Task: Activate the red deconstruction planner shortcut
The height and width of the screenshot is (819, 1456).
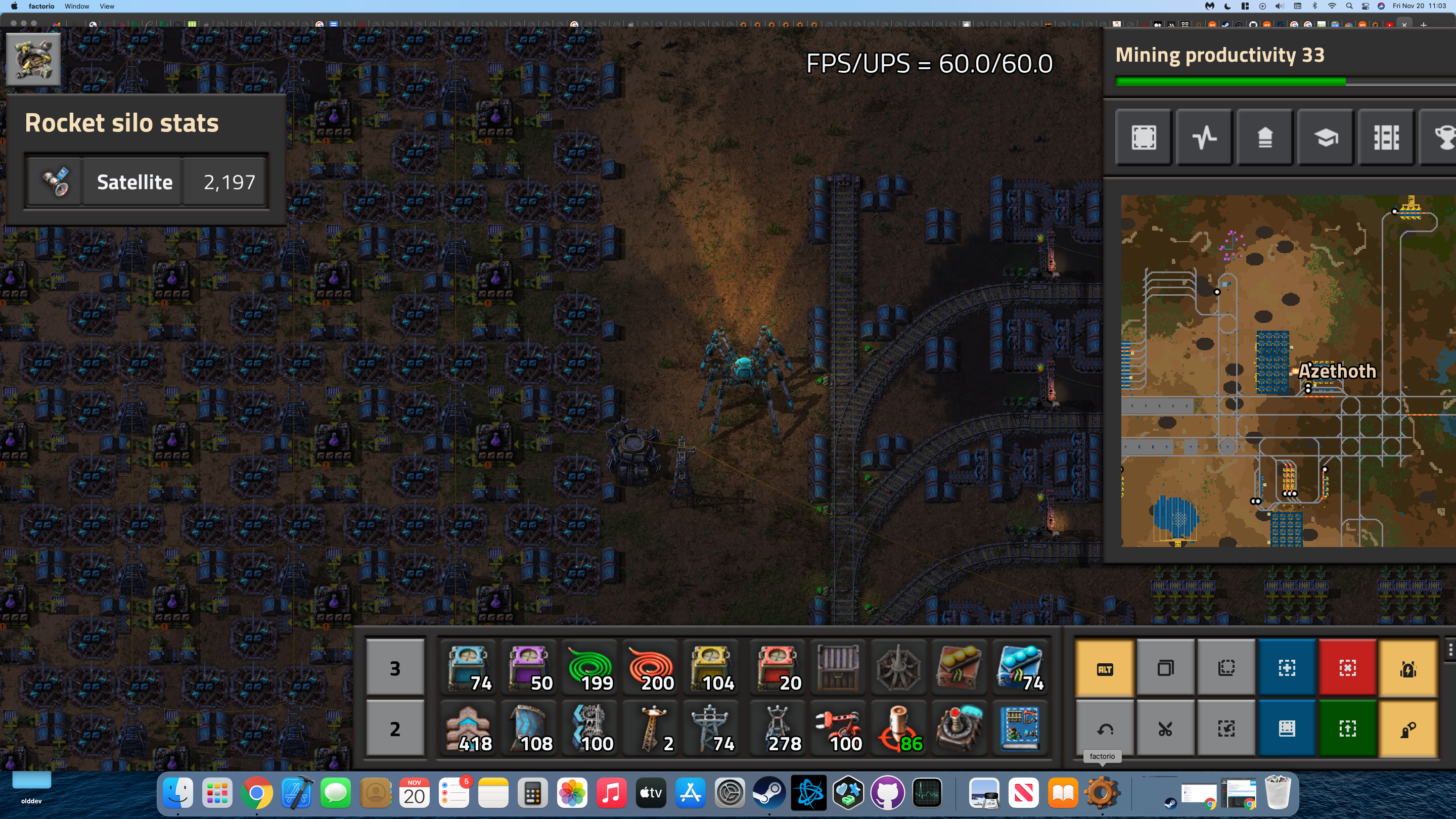Action: point(1347,669)
